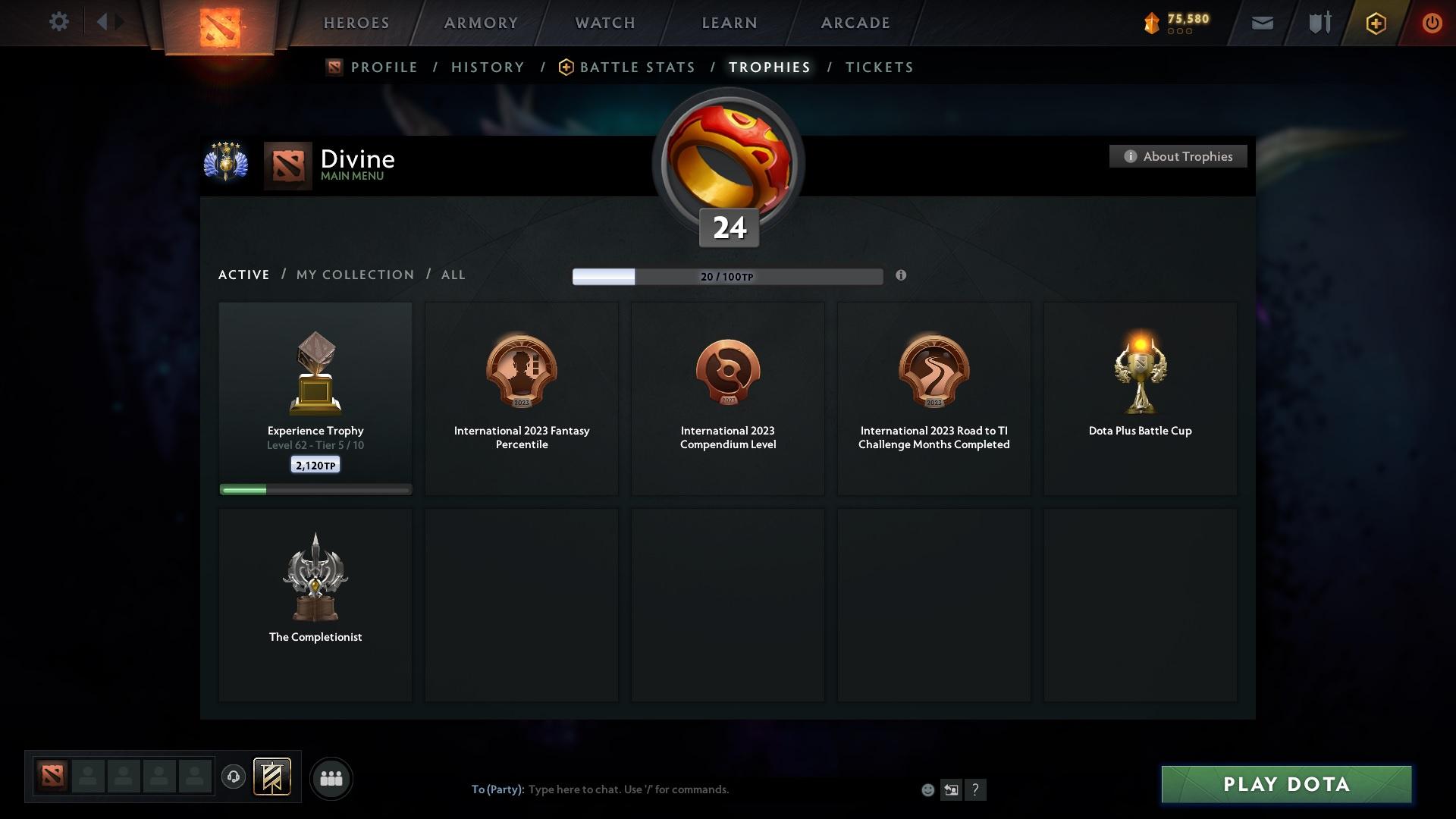Image resolution: width=1456 pixels, height=819 pixels.
Task: Click the question mark help icon
Action: tap(977, 789)
